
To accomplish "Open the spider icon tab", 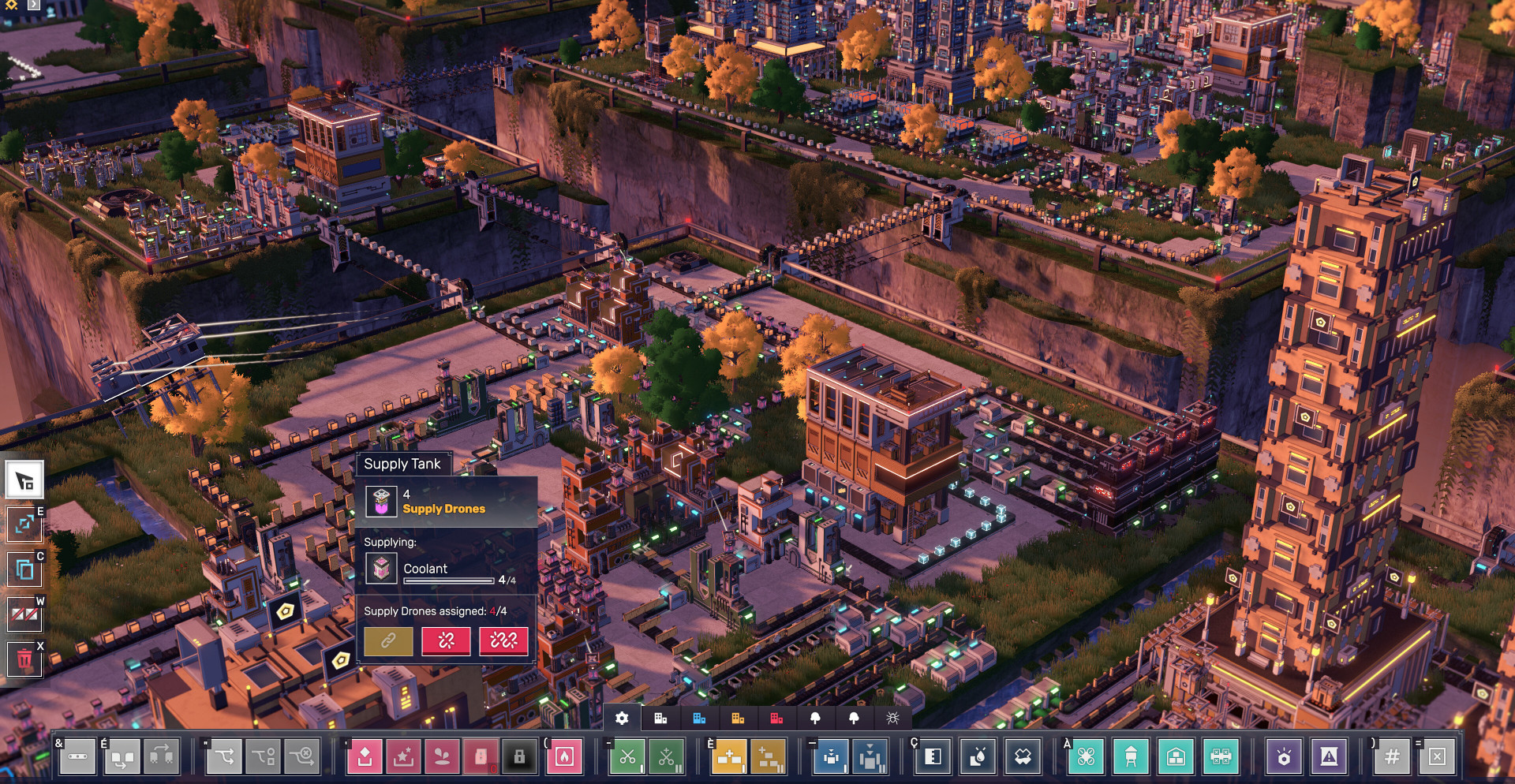I will [892, 718].
